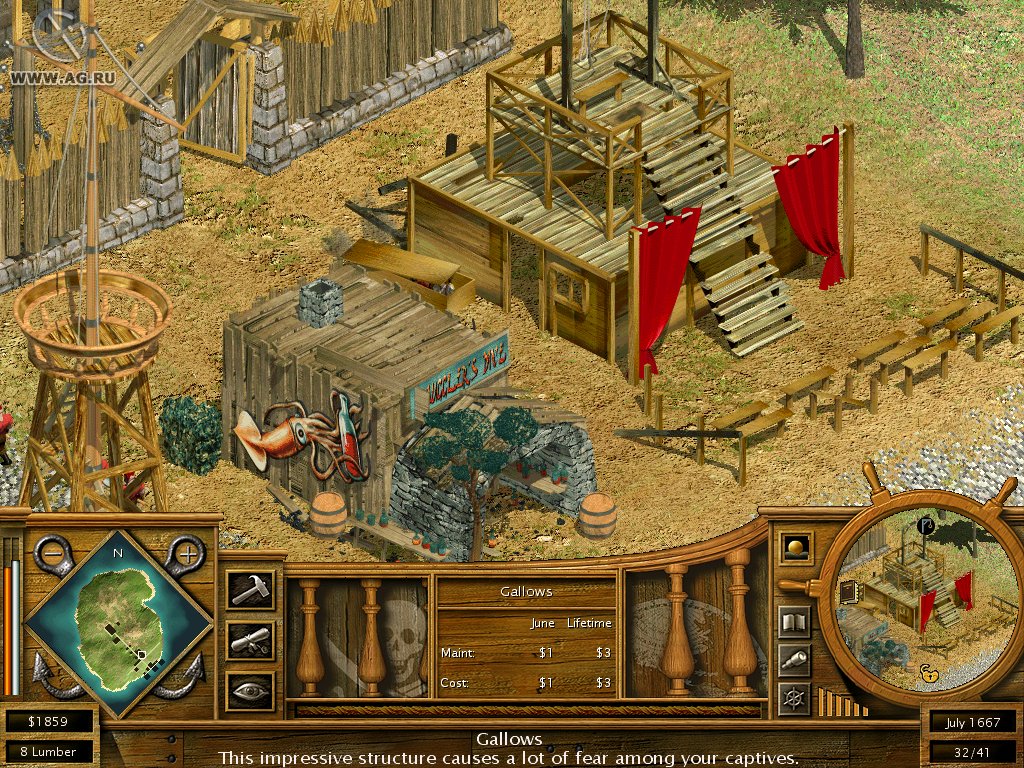1024x768 pixels.
Task: Open the open-book almanac button
Action: pyautogui.click(x=795, y=622)
